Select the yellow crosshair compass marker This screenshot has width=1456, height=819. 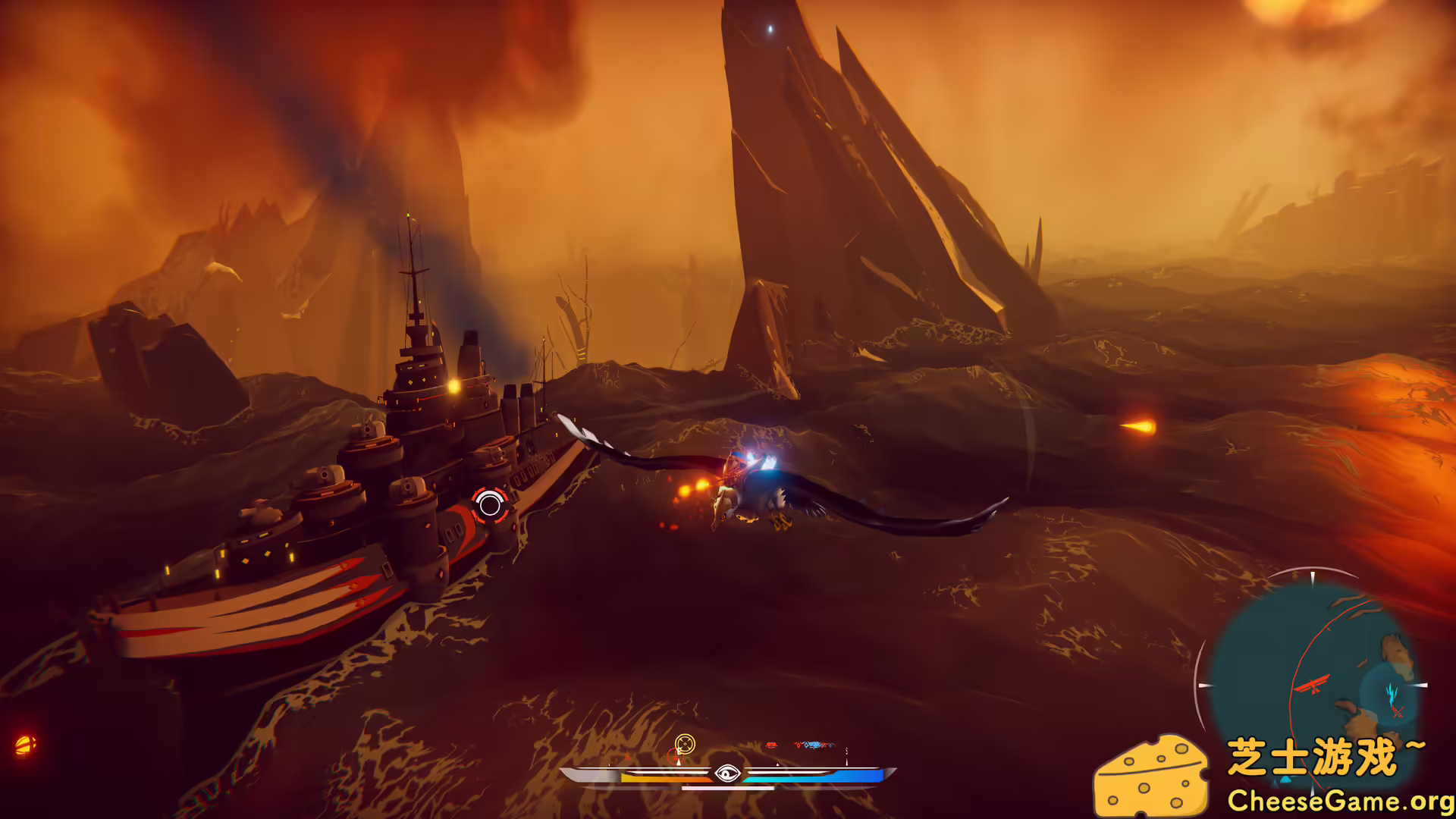point(685,744)
